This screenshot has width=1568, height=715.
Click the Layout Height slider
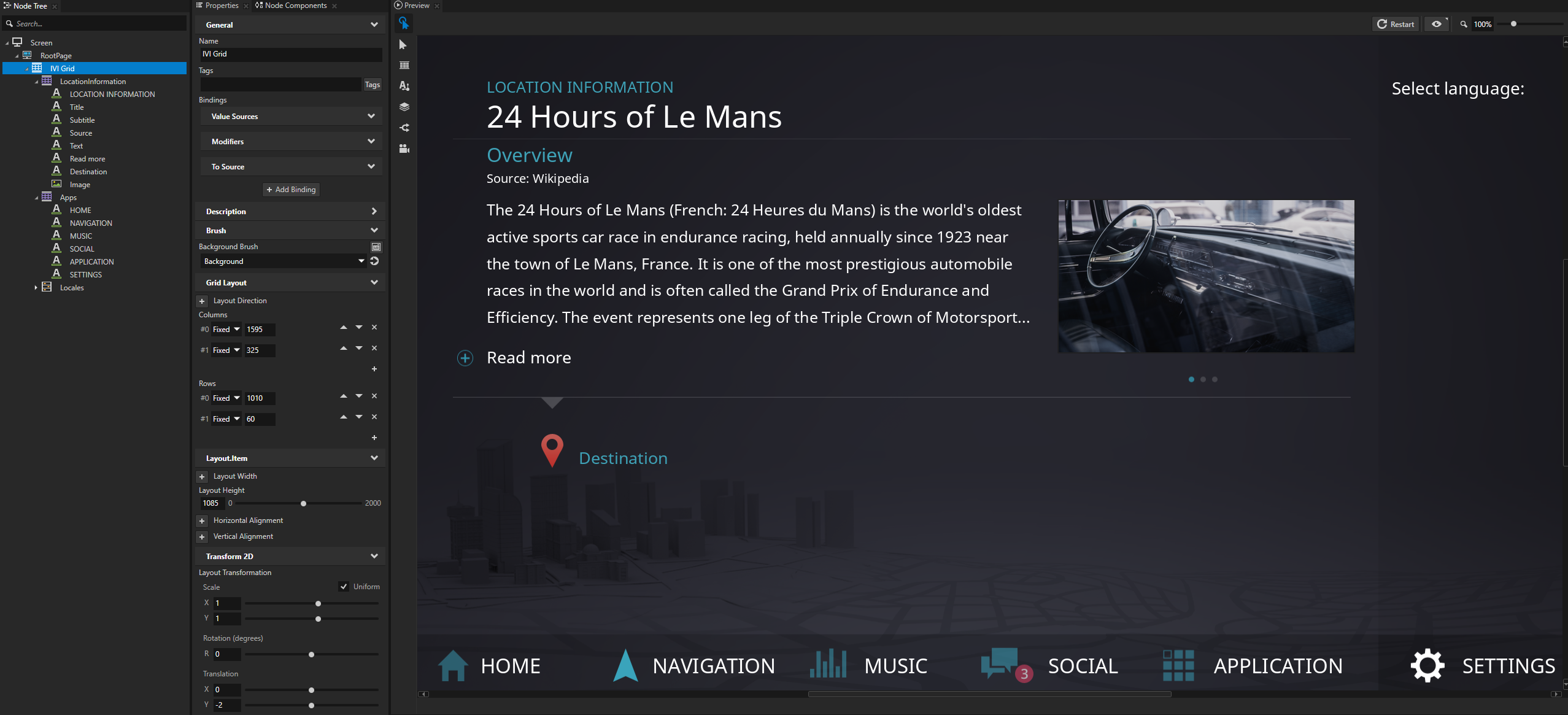click(x=303, y=503)
